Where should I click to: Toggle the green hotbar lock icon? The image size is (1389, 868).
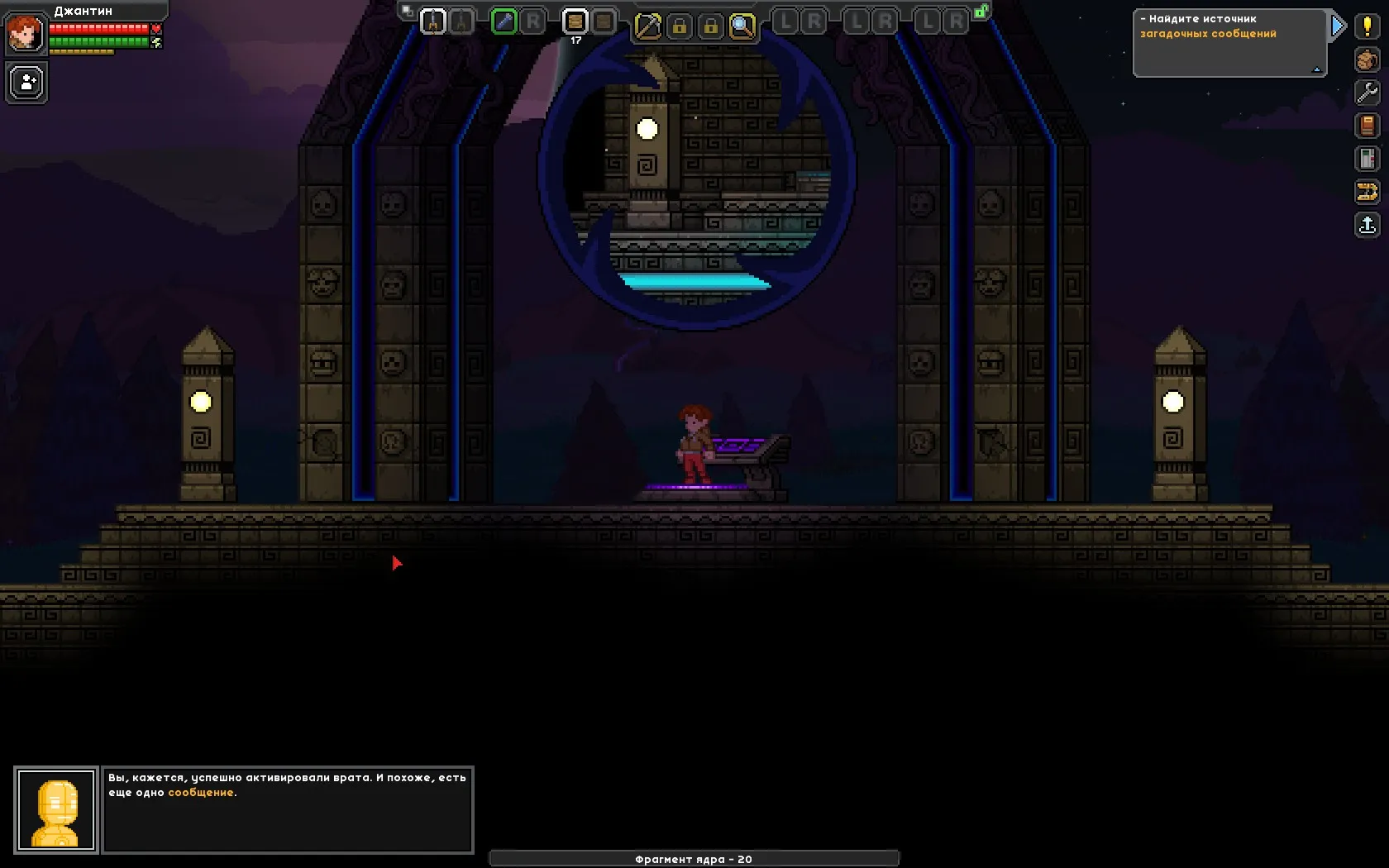click(x=981, y=12)
